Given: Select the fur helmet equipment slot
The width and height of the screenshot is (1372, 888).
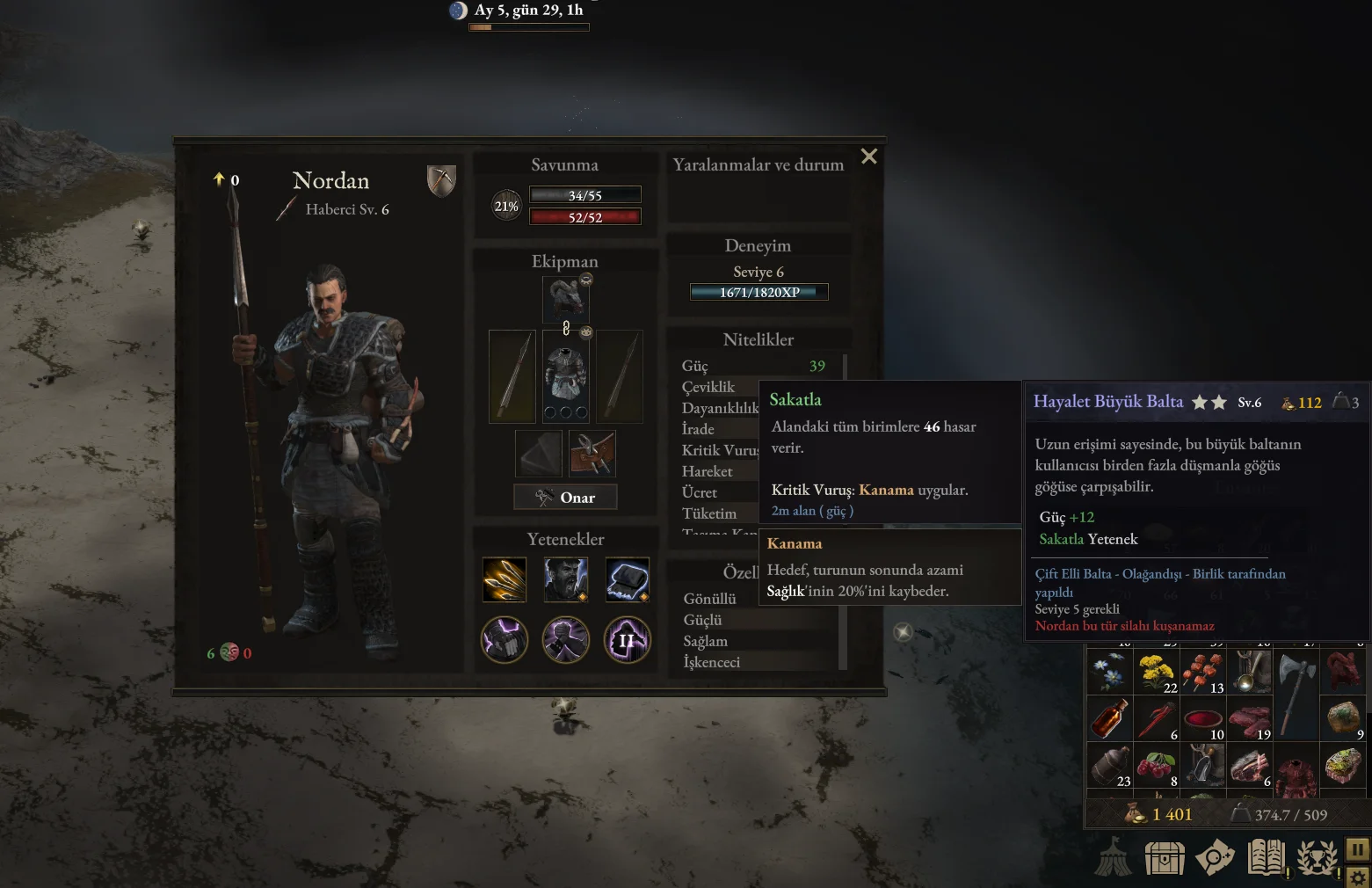Looking at the screenshot, I should tap(565, 299).
